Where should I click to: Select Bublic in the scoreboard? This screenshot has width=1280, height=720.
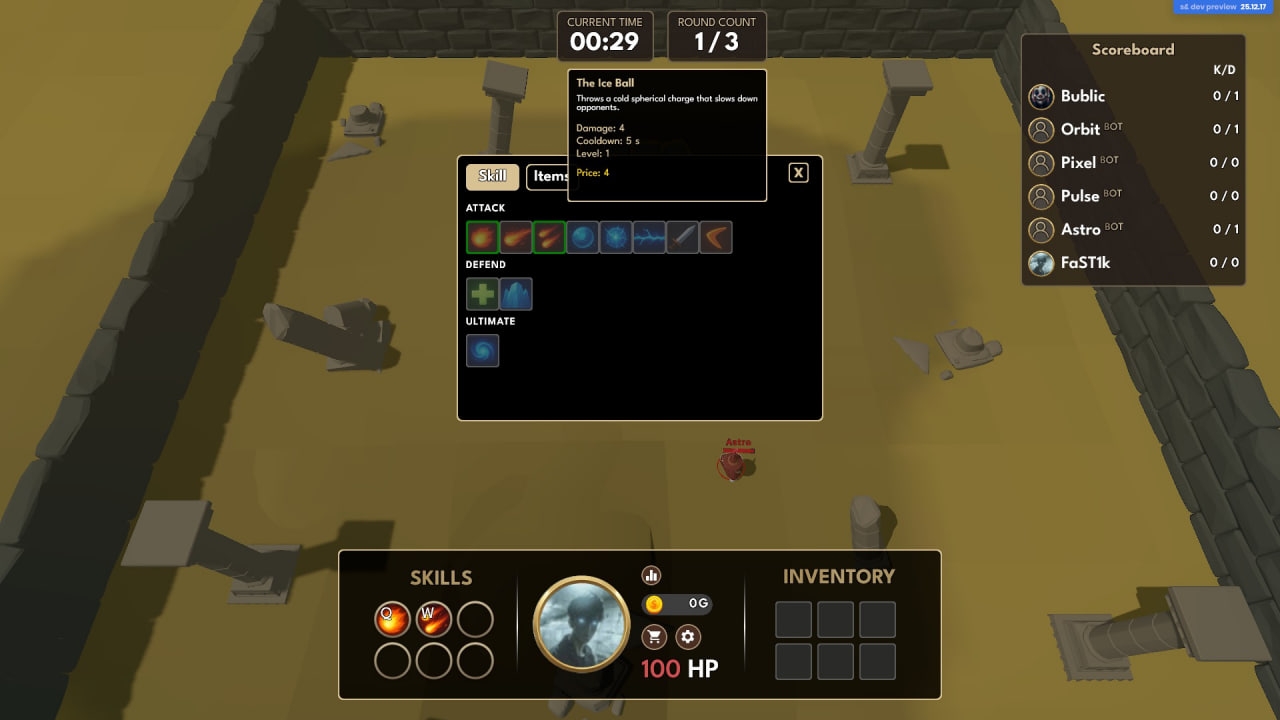(1082, 96)
